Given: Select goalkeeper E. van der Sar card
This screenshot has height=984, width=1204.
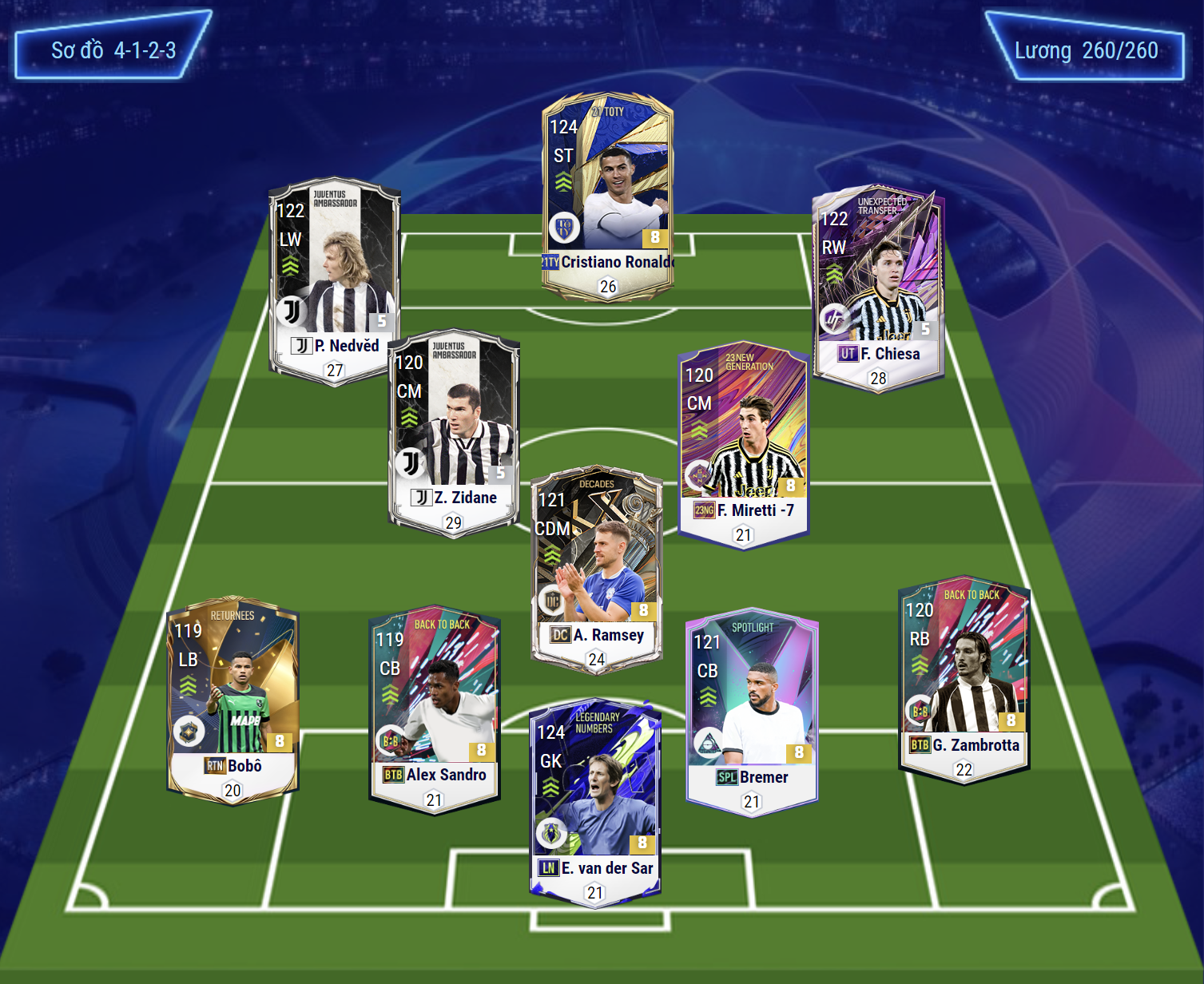Looking at the screenshot, I should [x=595, y=803].
